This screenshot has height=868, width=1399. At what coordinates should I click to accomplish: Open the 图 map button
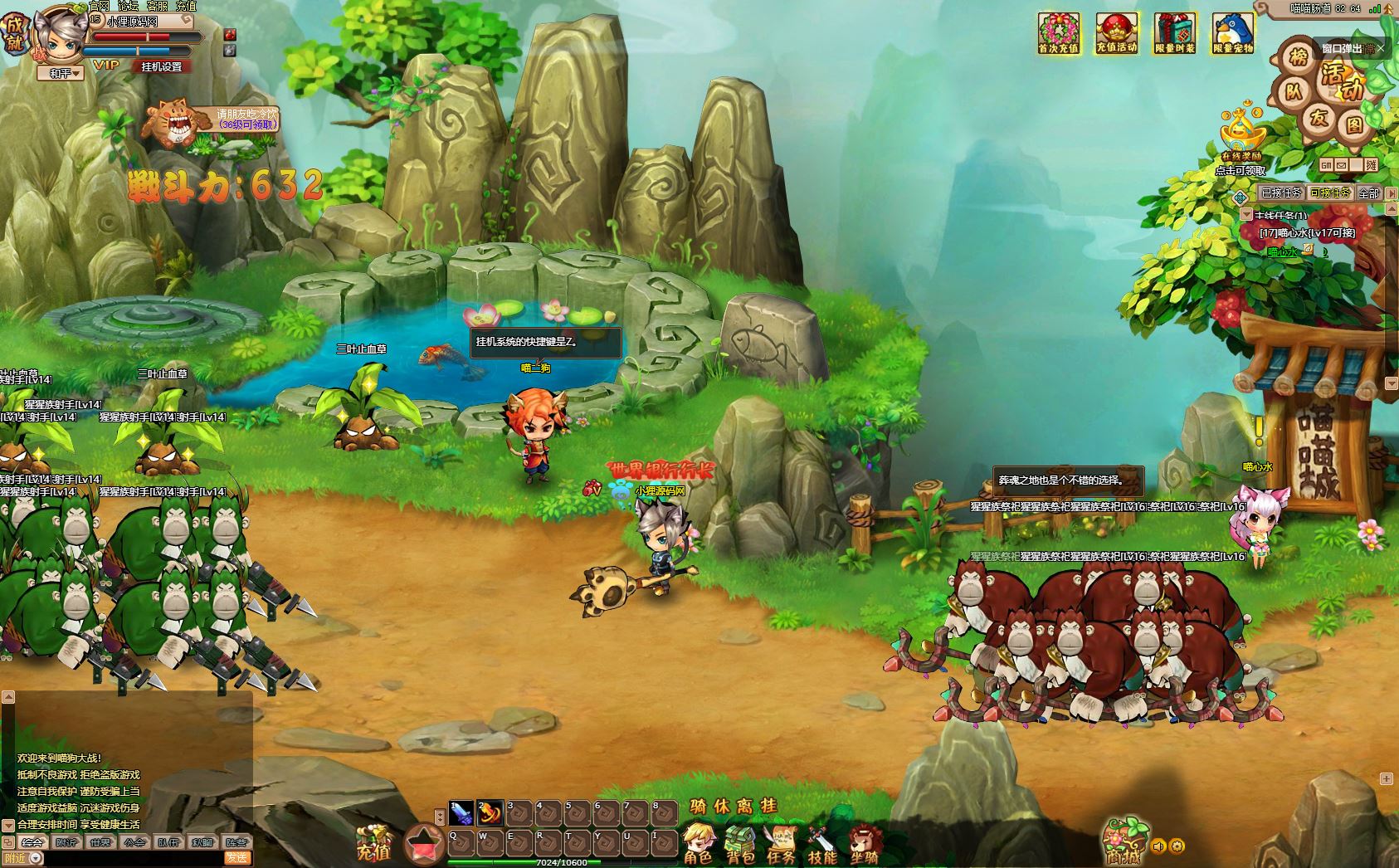point(1354,125)
